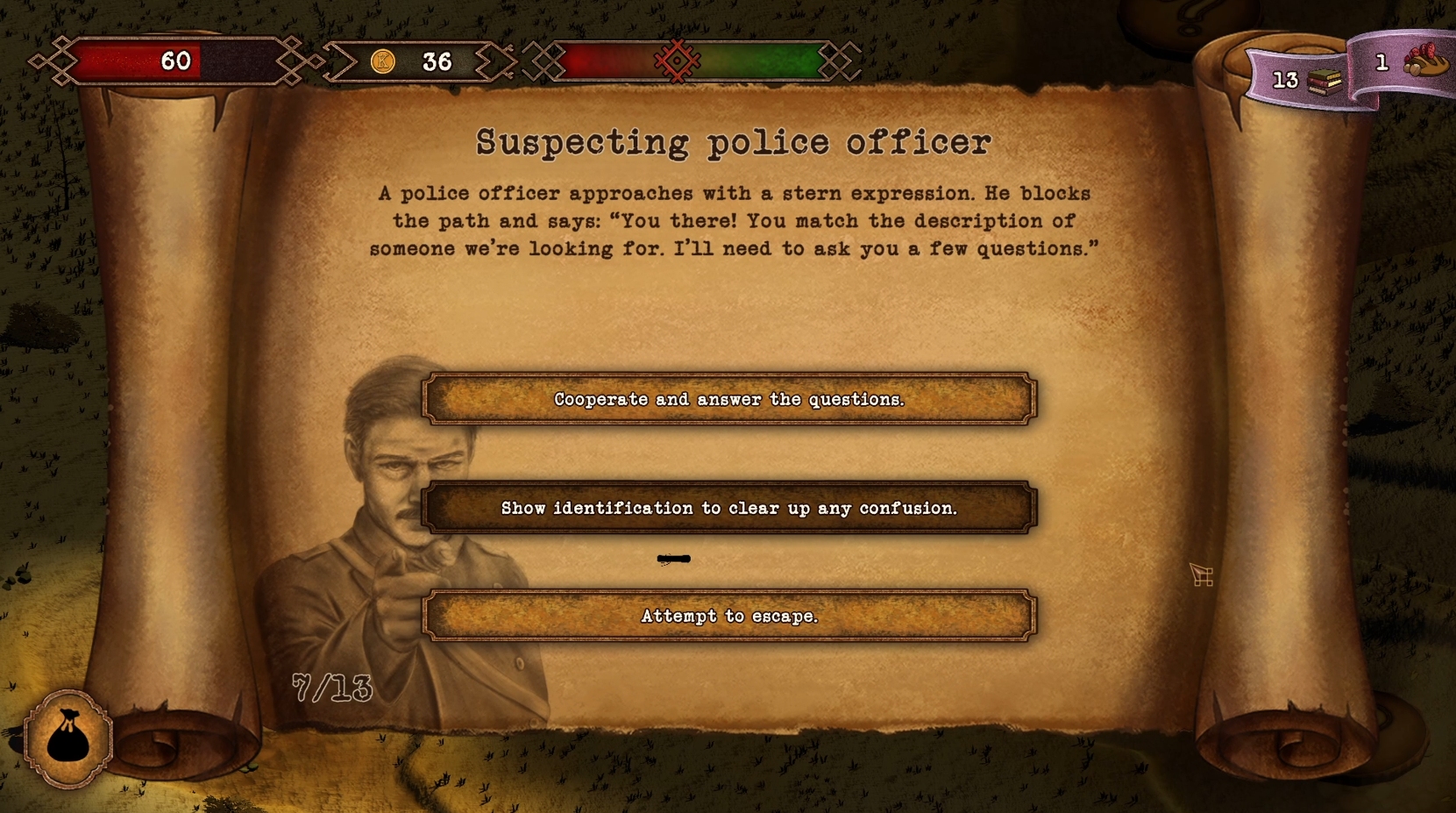Open the black bag inventory icon
This screenshot has height=813, width=1456.
tap(67, 738)
